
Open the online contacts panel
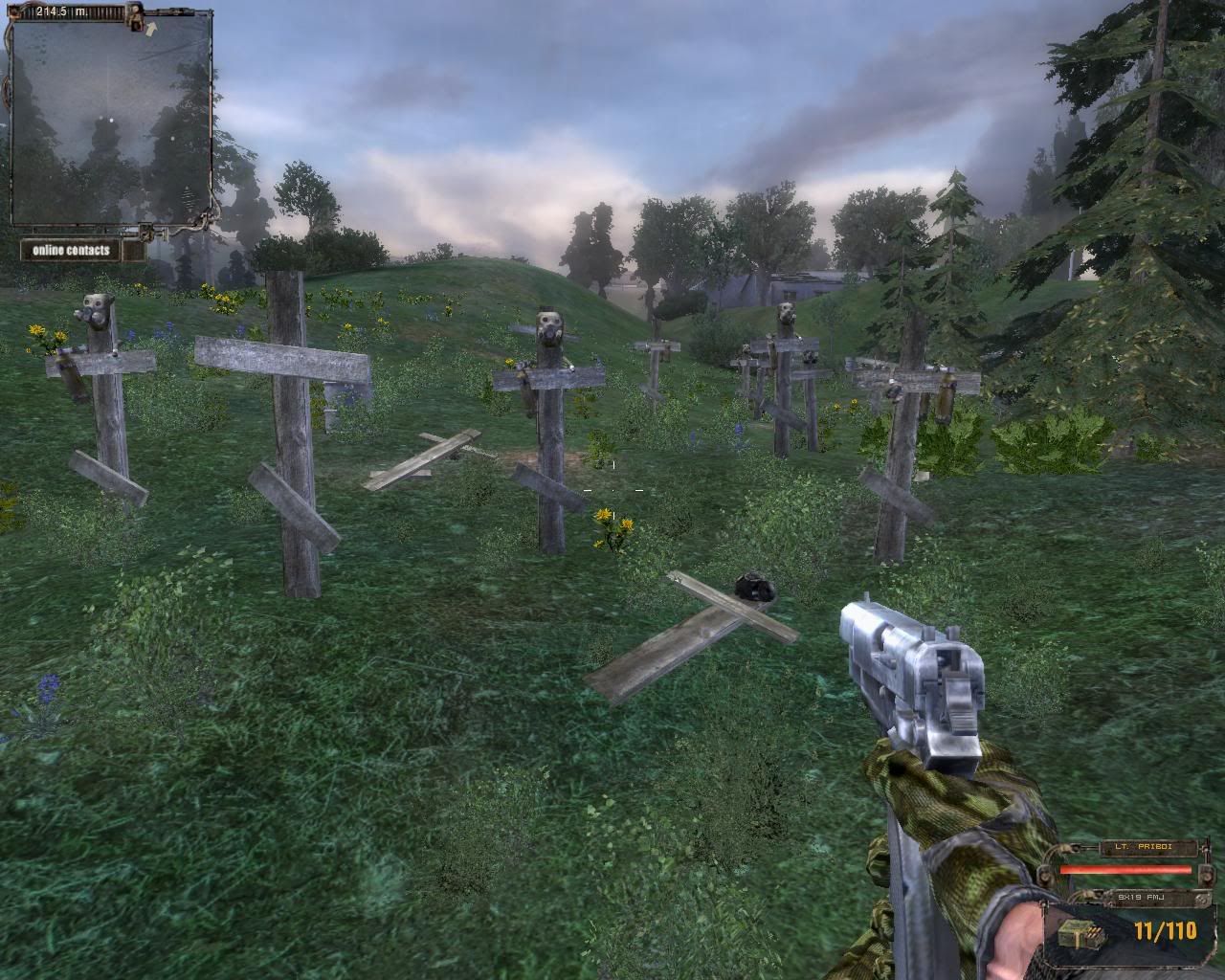[x=72, y=251]
